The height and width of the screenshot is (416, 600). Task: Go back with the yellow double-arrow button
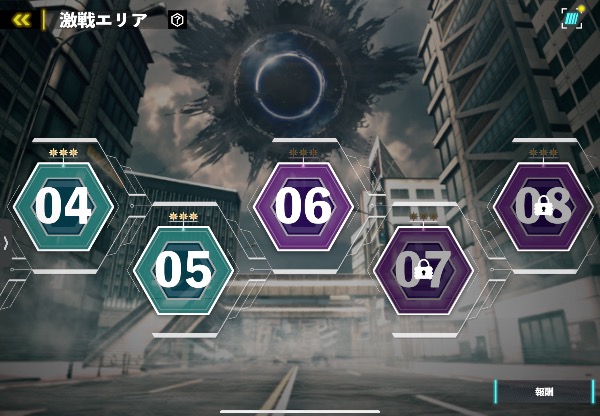click(x=20, y=19)
